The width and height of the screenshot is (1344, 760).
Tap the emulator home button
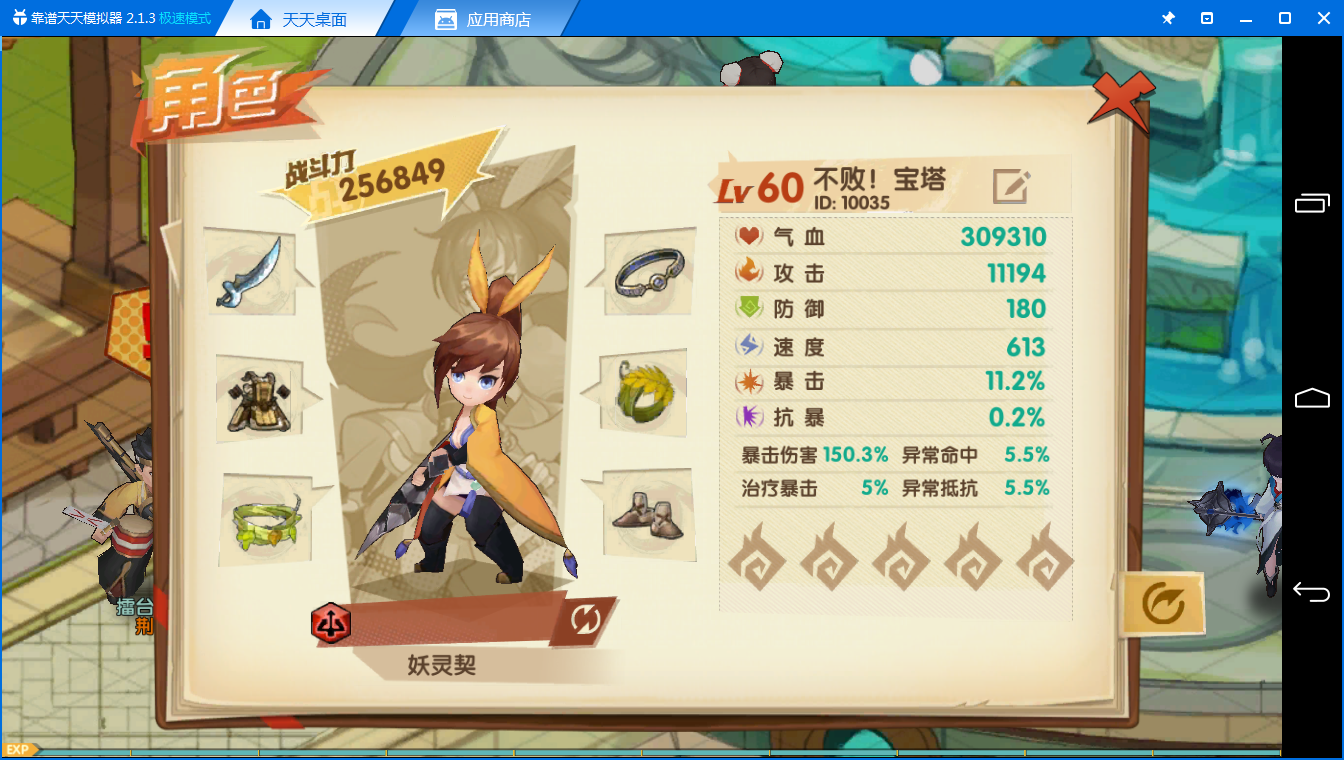point(1312,398)
